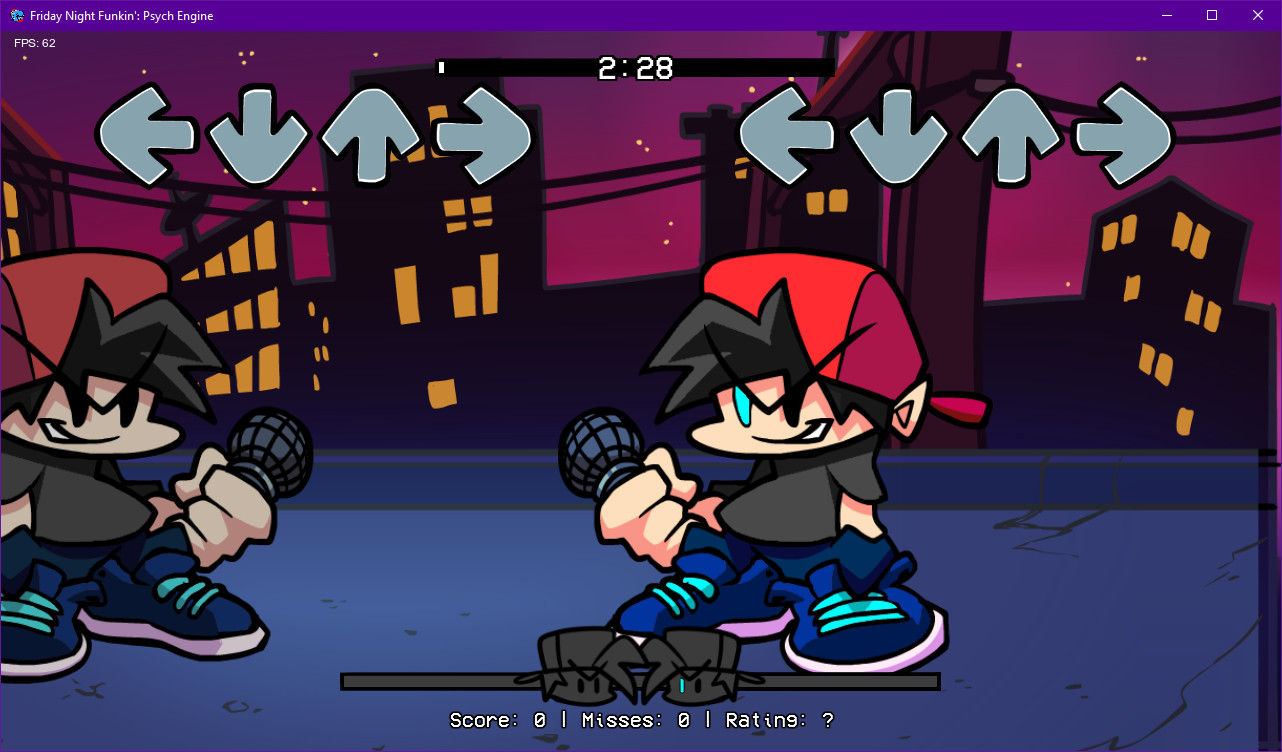The image size is (1282, 752).
Task: Click the Friday Night Funkin' title bar text
Action: [121, 15]
